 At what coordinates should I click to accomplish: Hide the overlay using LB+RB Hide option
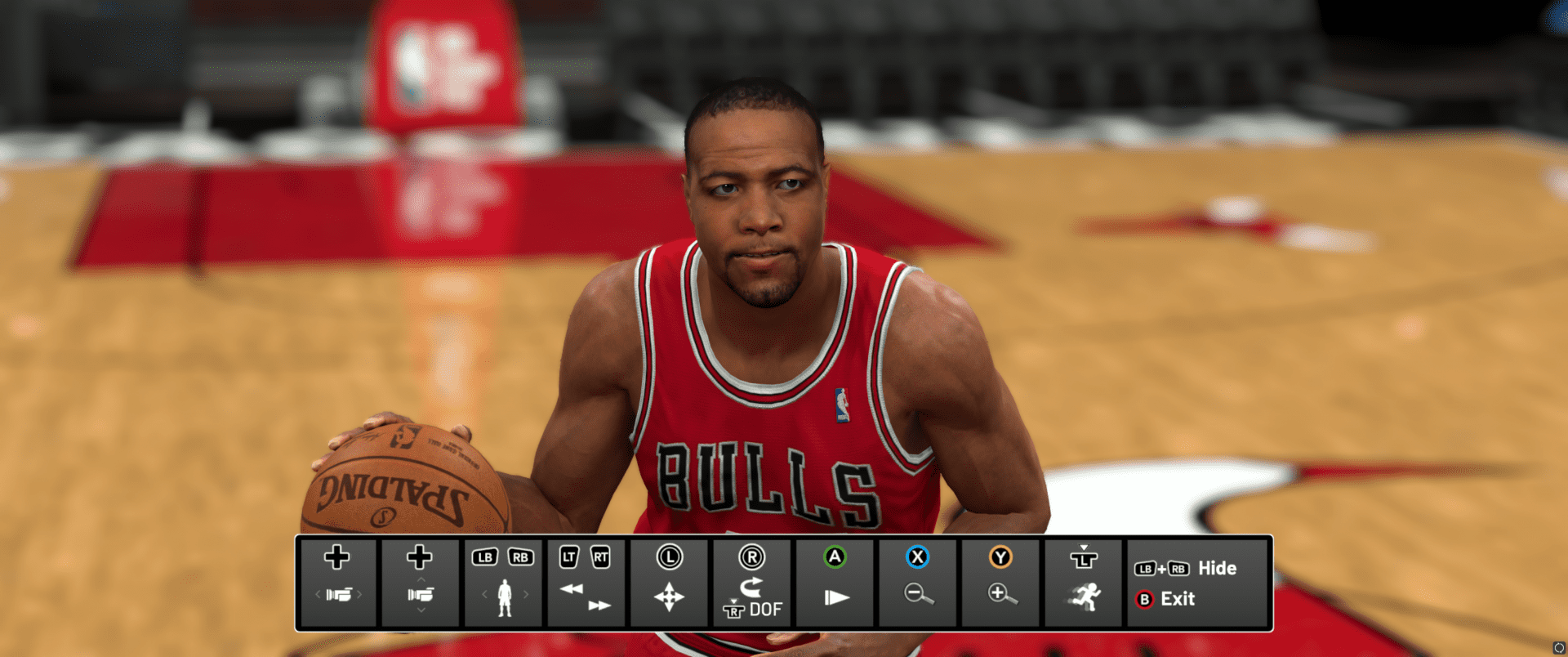coord(1184,567)
